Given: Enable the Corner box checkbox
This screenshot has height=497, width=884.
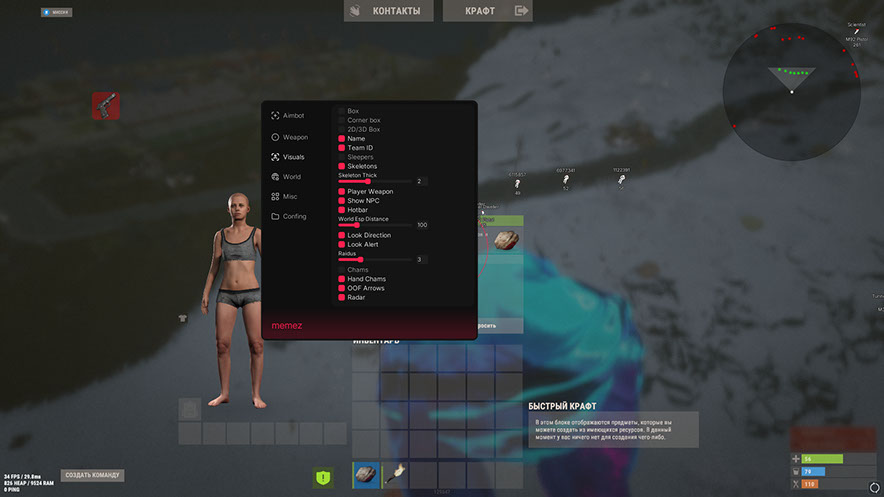Looking at the screenshot, I should [x=342, y=120].
